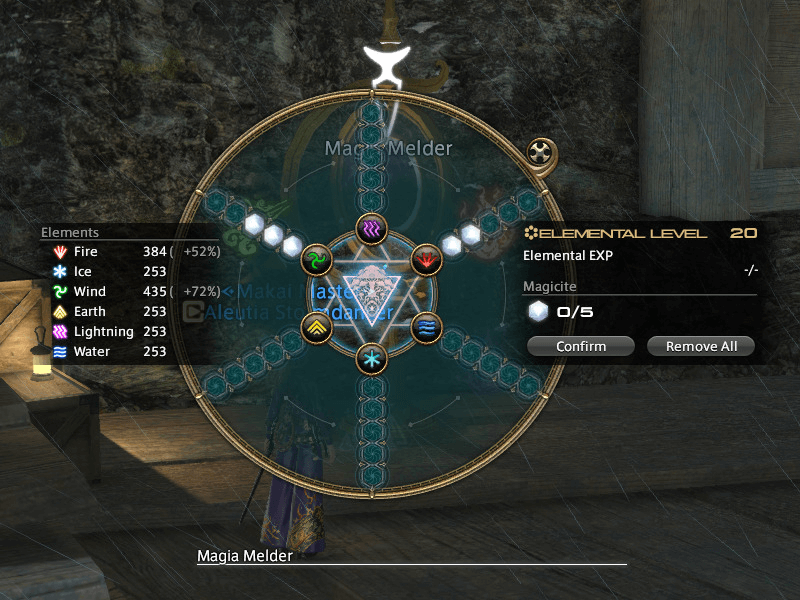
Task: Choose the wind element node
Action: click(316, 260)
